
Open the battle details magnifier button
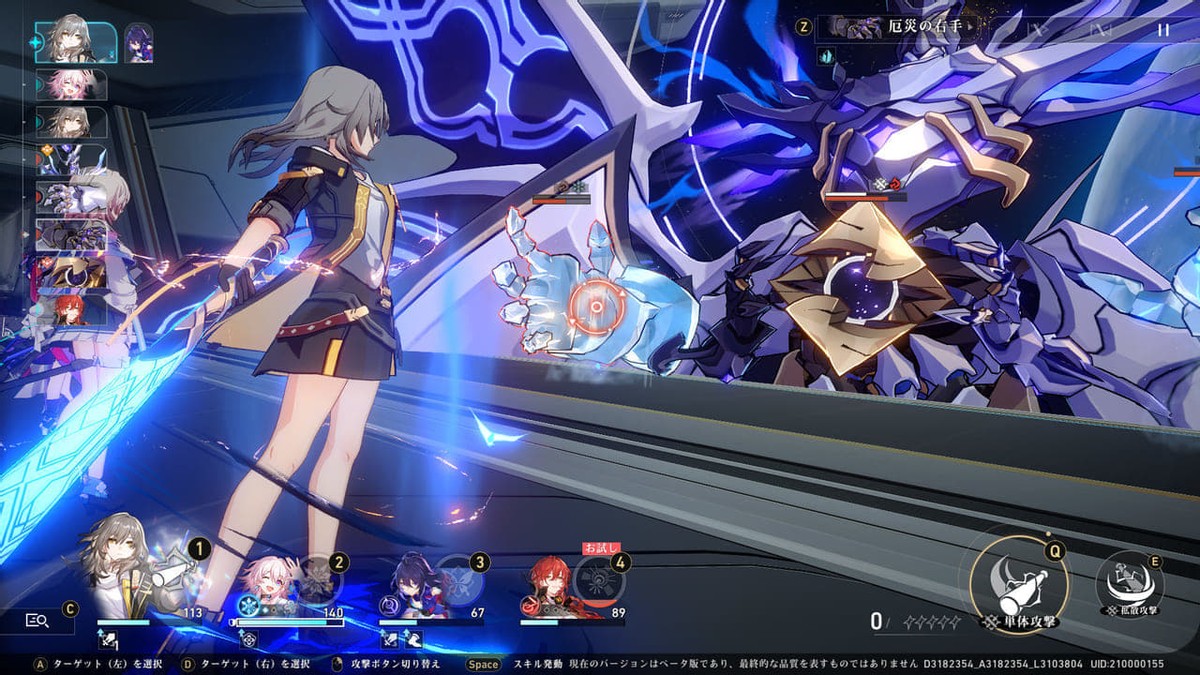tap(38, 621)
